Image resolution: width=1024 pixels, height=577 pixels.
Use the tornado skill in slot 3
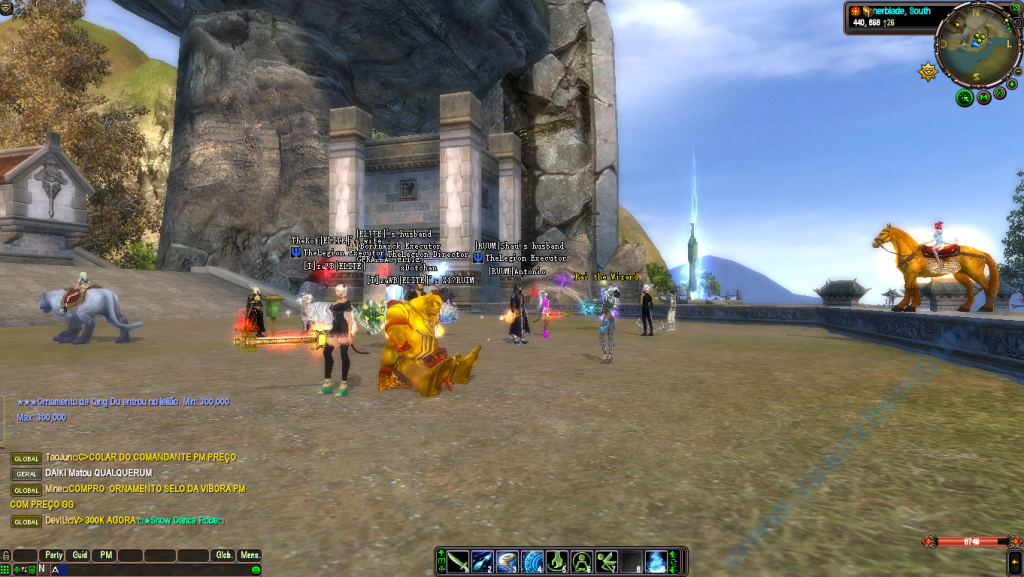[507, 562]
